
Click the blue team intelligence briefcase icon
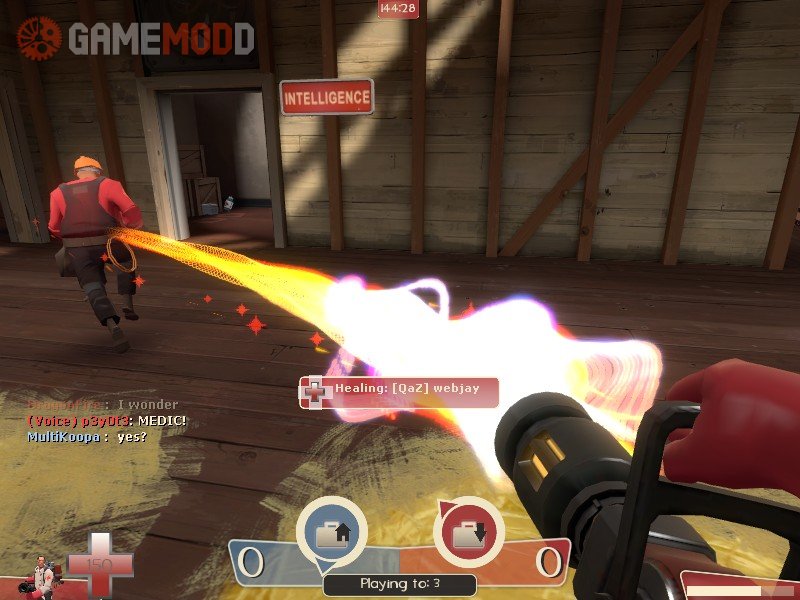[x=331, y=531]
